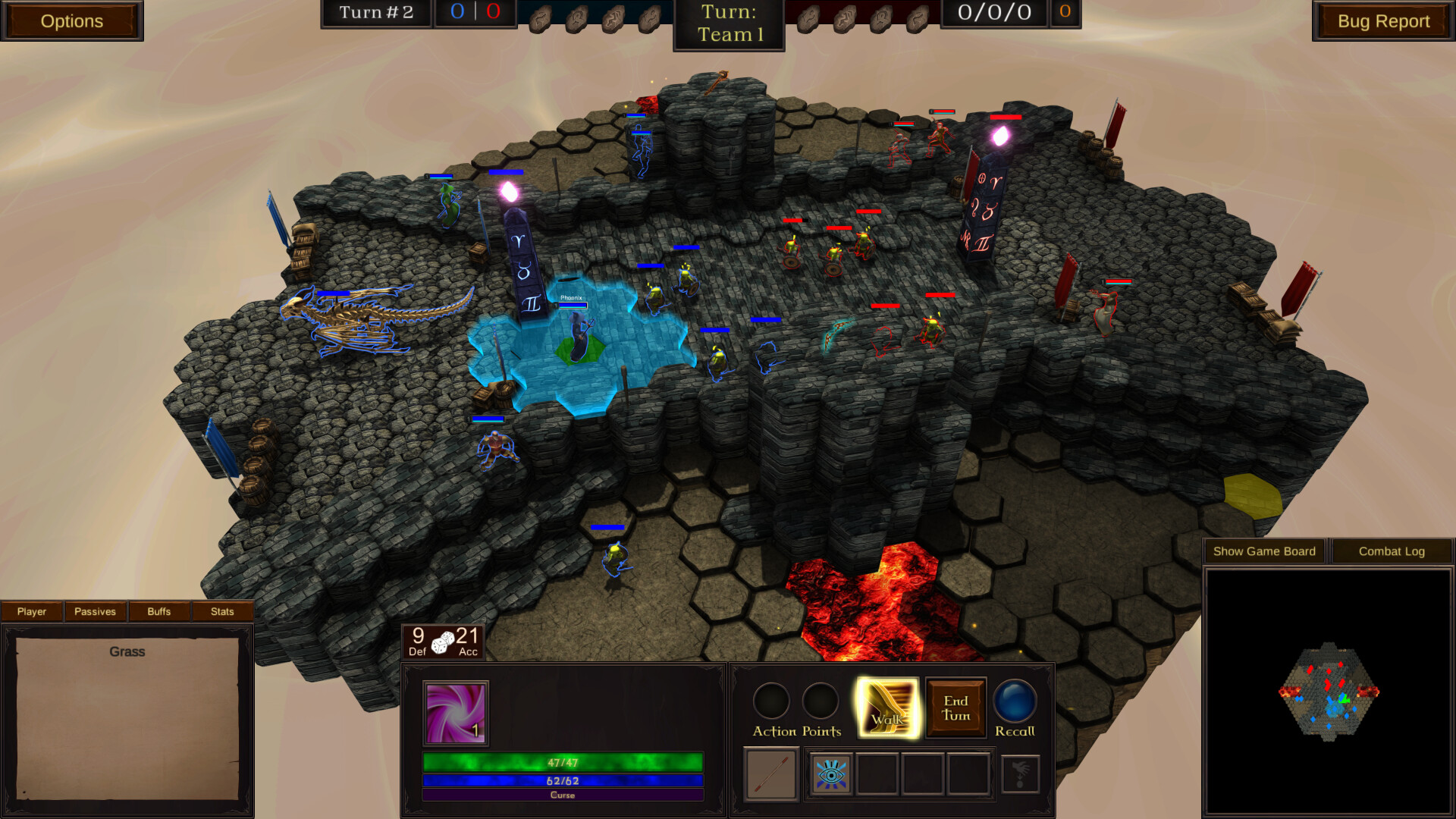The height and width of the screenshot is (819, 1456).
Task: Select the hand item icon right of ability slots
Action: [x=1021, y=773]
